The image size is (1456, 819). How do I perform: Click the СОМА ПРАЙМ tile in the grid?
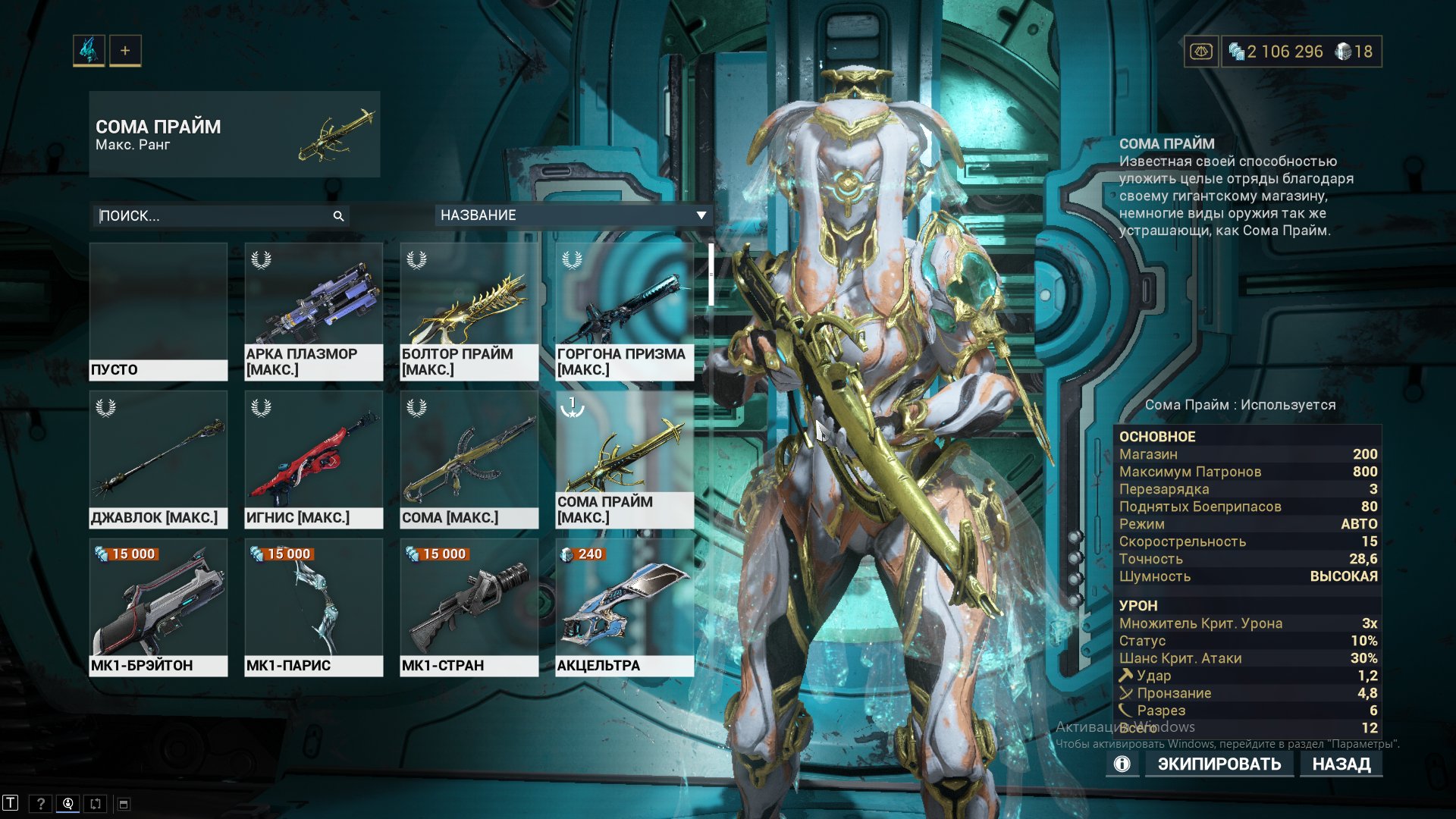click(625, 459)
